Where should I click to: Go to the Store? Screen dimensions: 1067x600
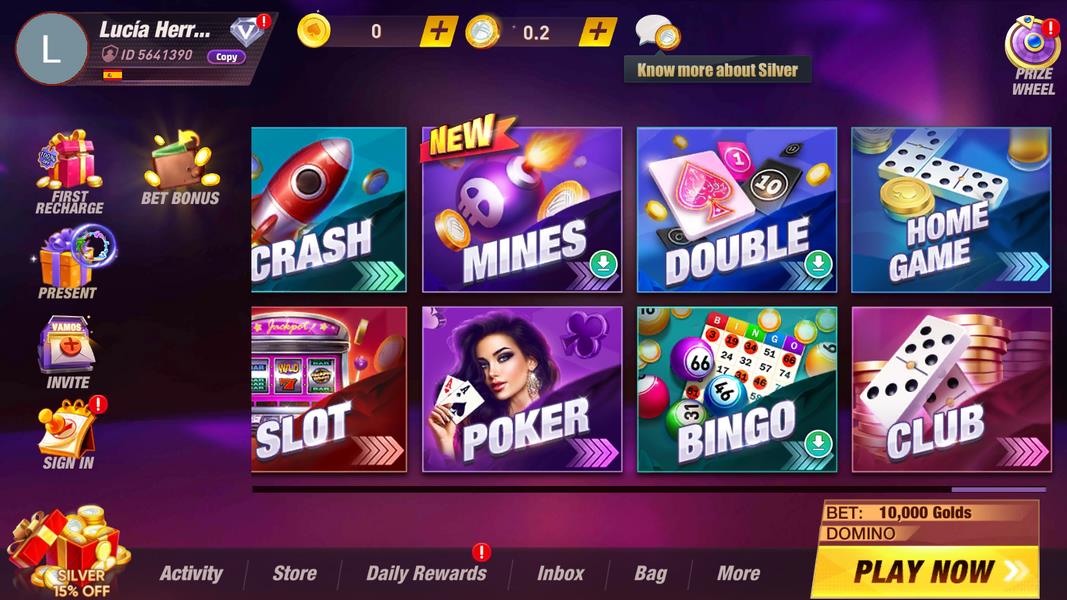tap(294, 573)
